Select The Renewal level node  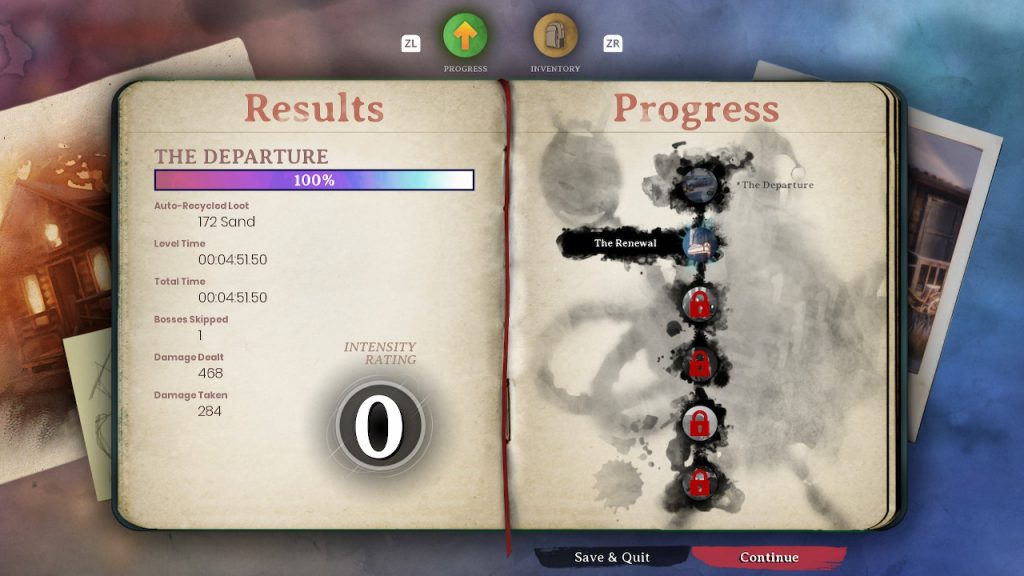tap(699, 243)
